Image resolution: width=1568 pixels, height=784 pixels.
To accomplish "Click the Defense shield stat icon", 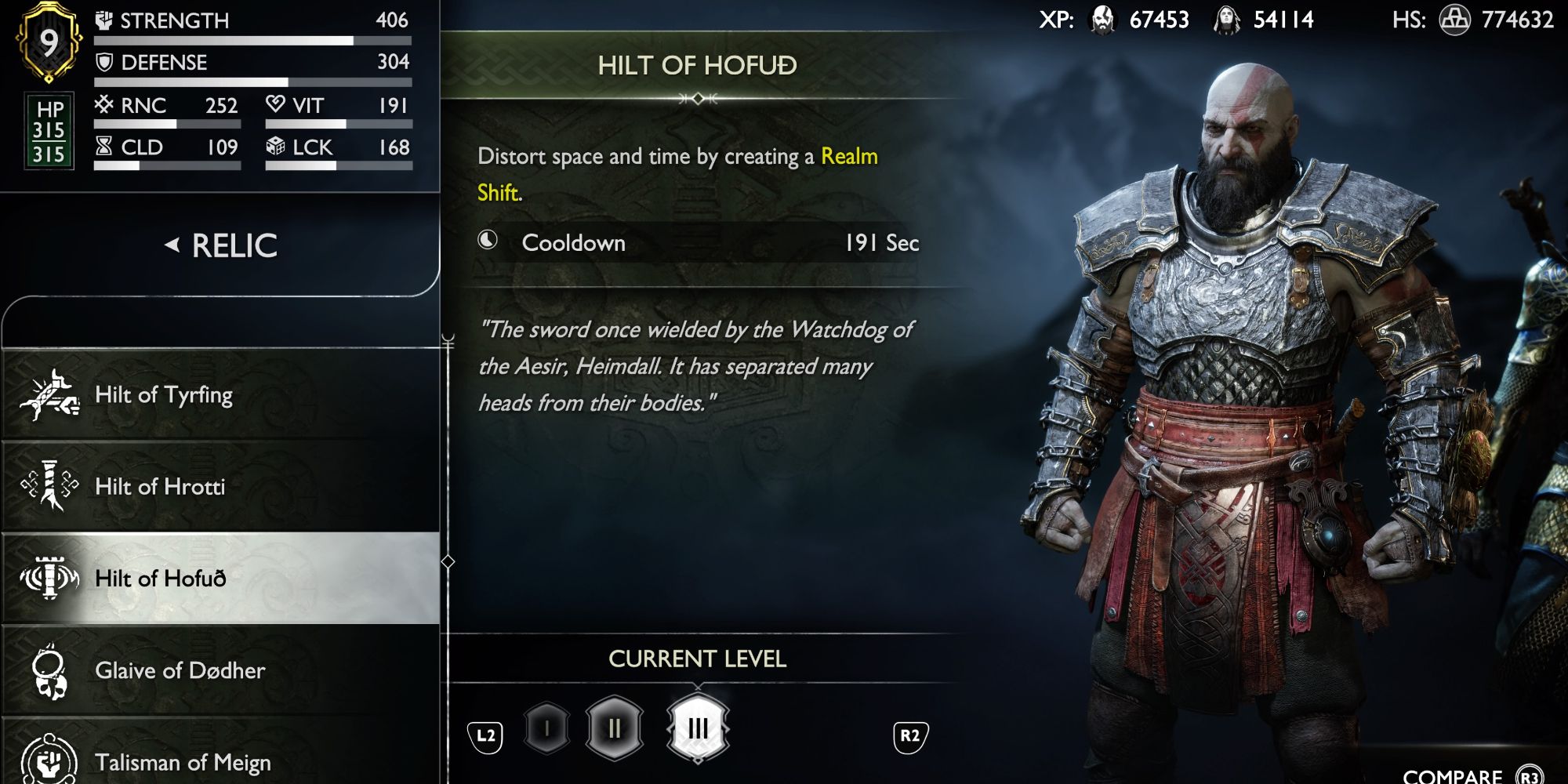I will (104, 62).
